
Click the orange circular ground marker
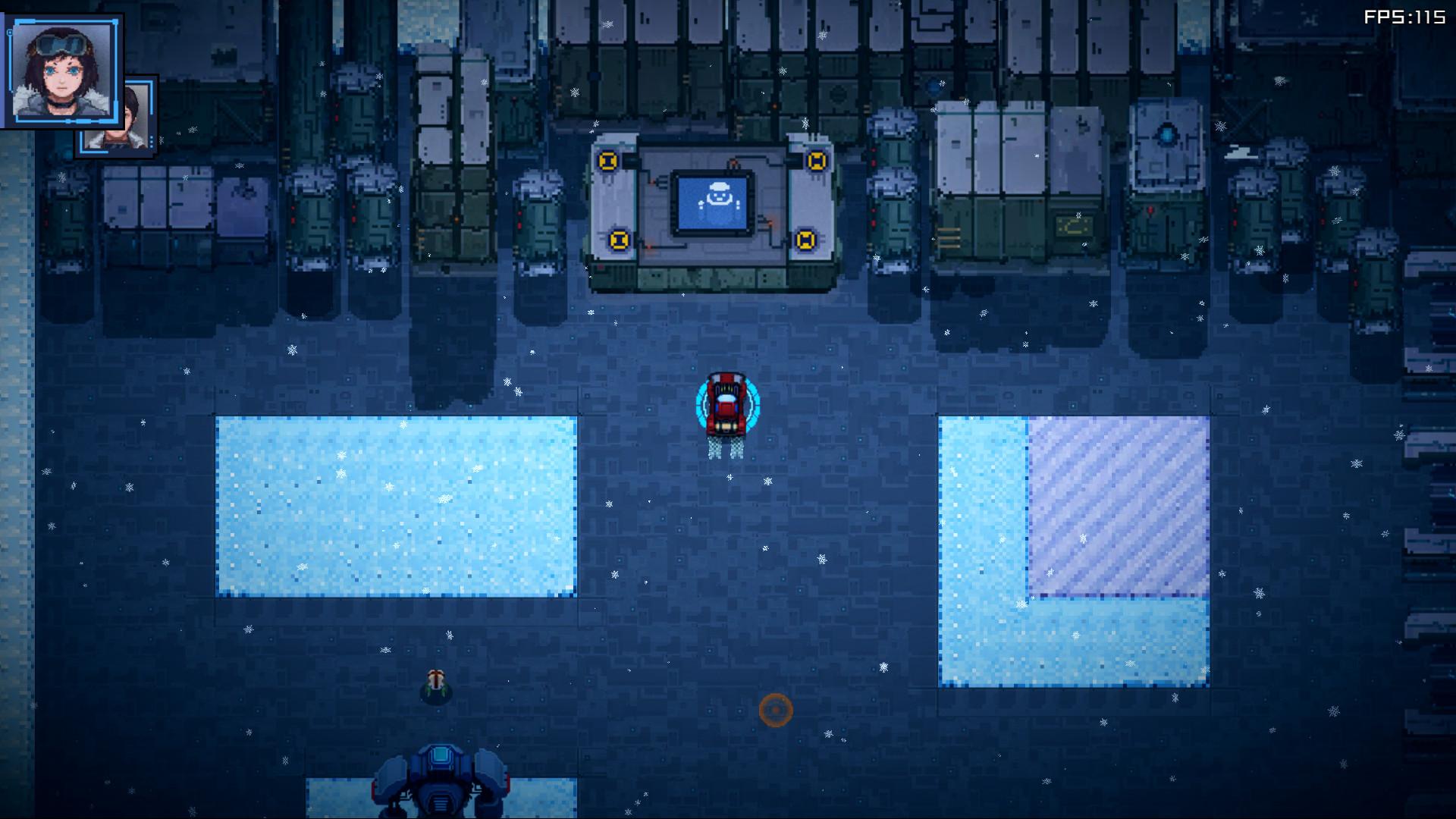777,711
